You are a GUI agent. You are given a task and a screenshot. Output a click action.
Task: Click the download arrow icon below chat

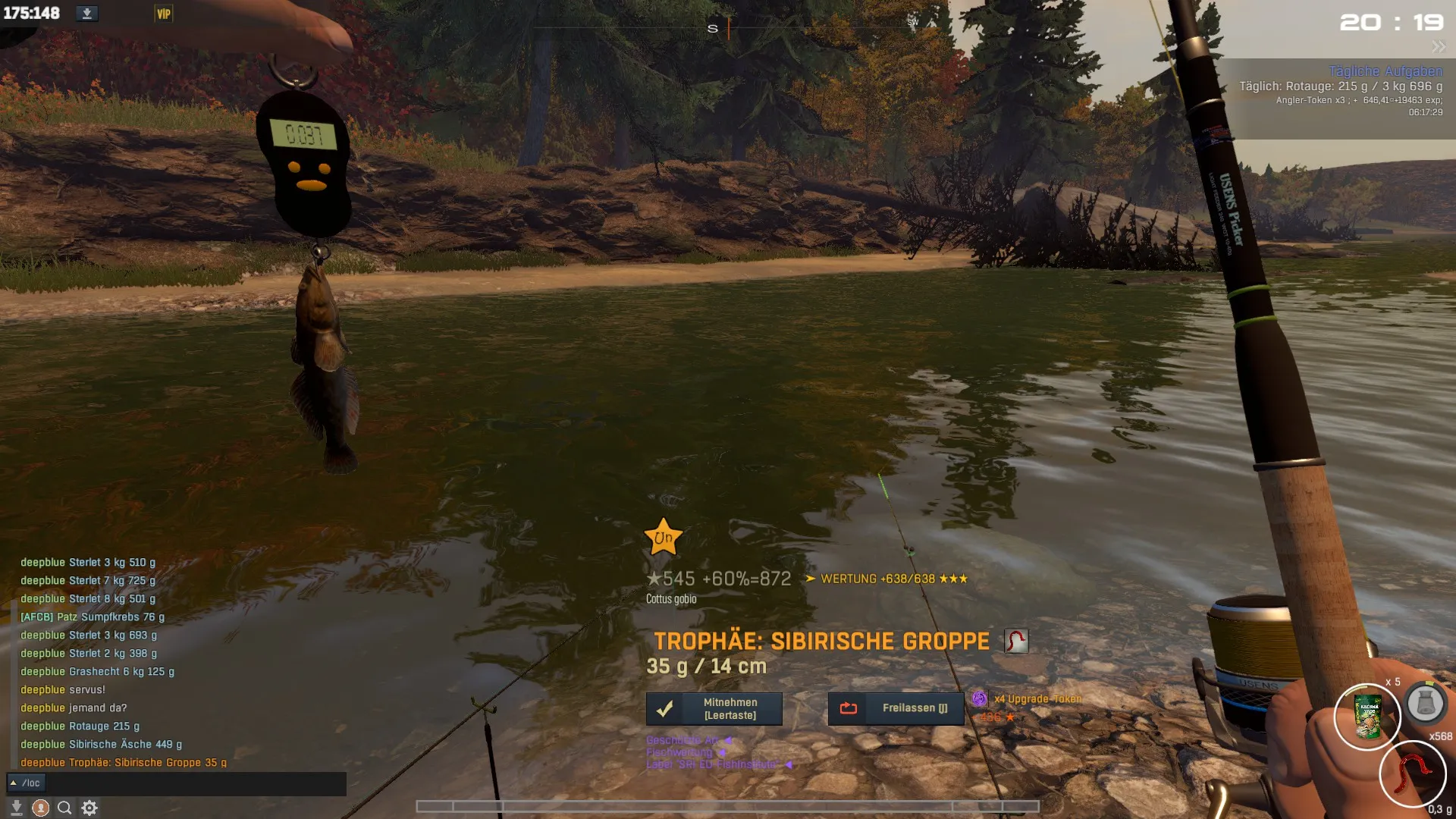coord(17,808)
